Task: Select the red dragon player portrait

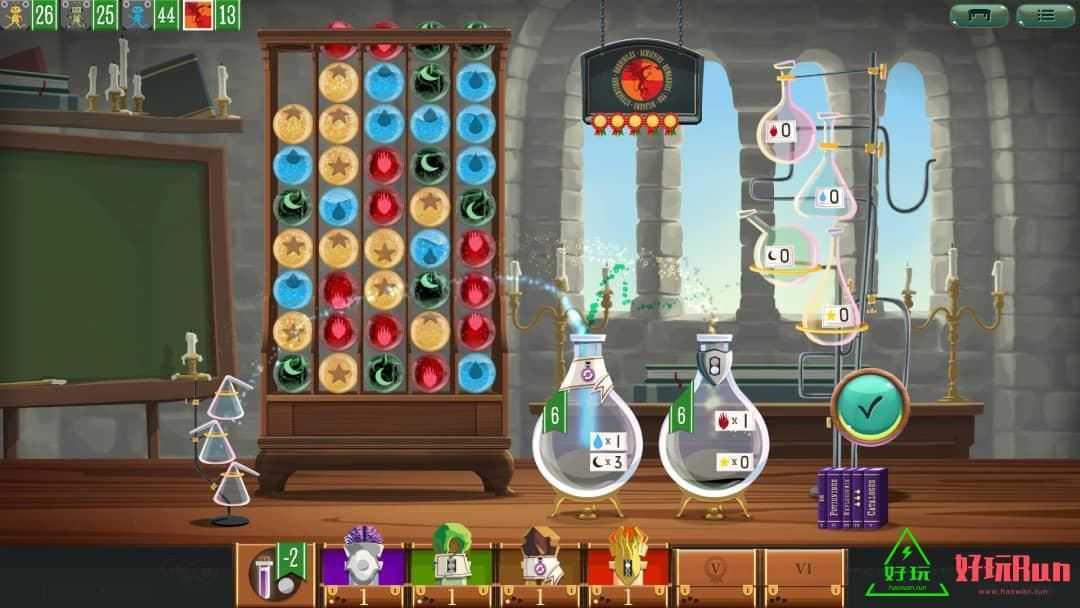Action: click(197, 14)
